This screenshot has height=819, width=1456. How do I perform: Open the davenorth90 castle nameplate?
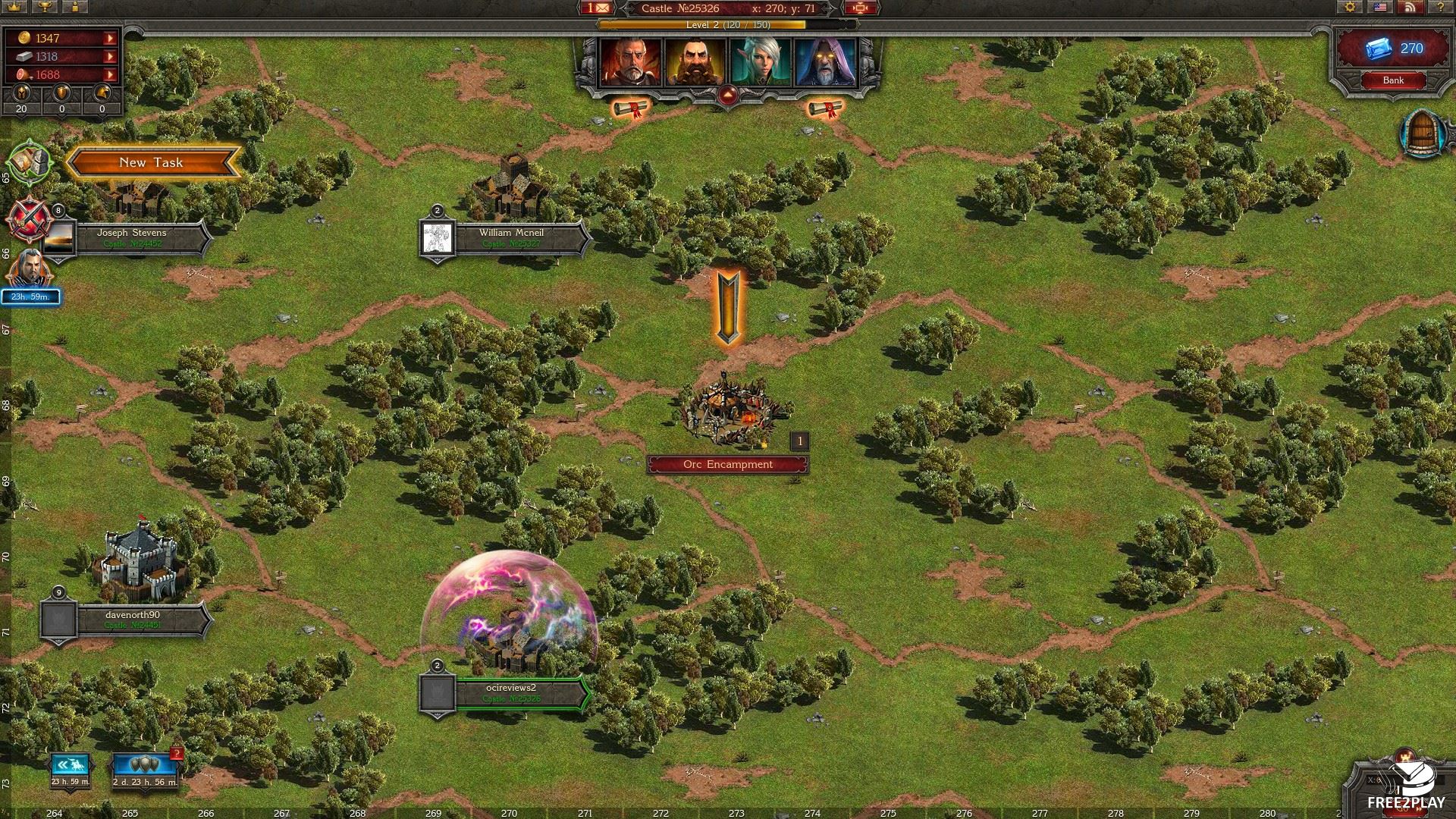coord(132,620)
